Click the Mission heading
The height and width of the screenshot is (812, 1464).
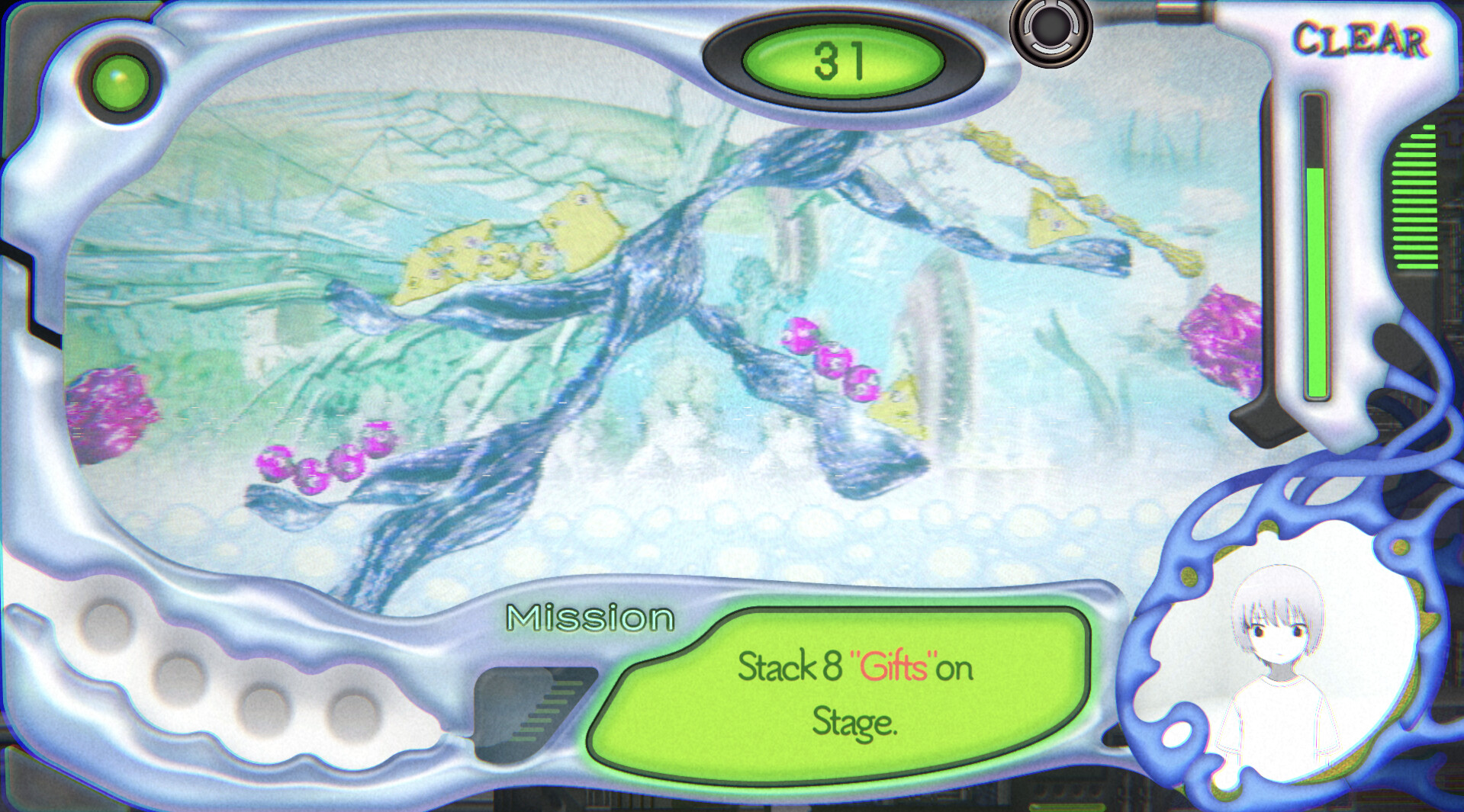[591, 618]
